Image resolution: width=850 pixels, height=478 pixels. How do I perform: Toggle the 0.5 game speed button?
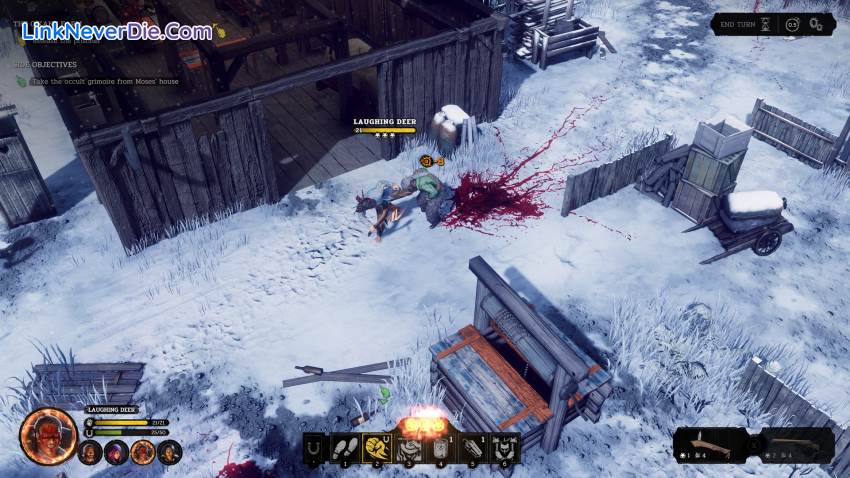click(x=792, y=23)
